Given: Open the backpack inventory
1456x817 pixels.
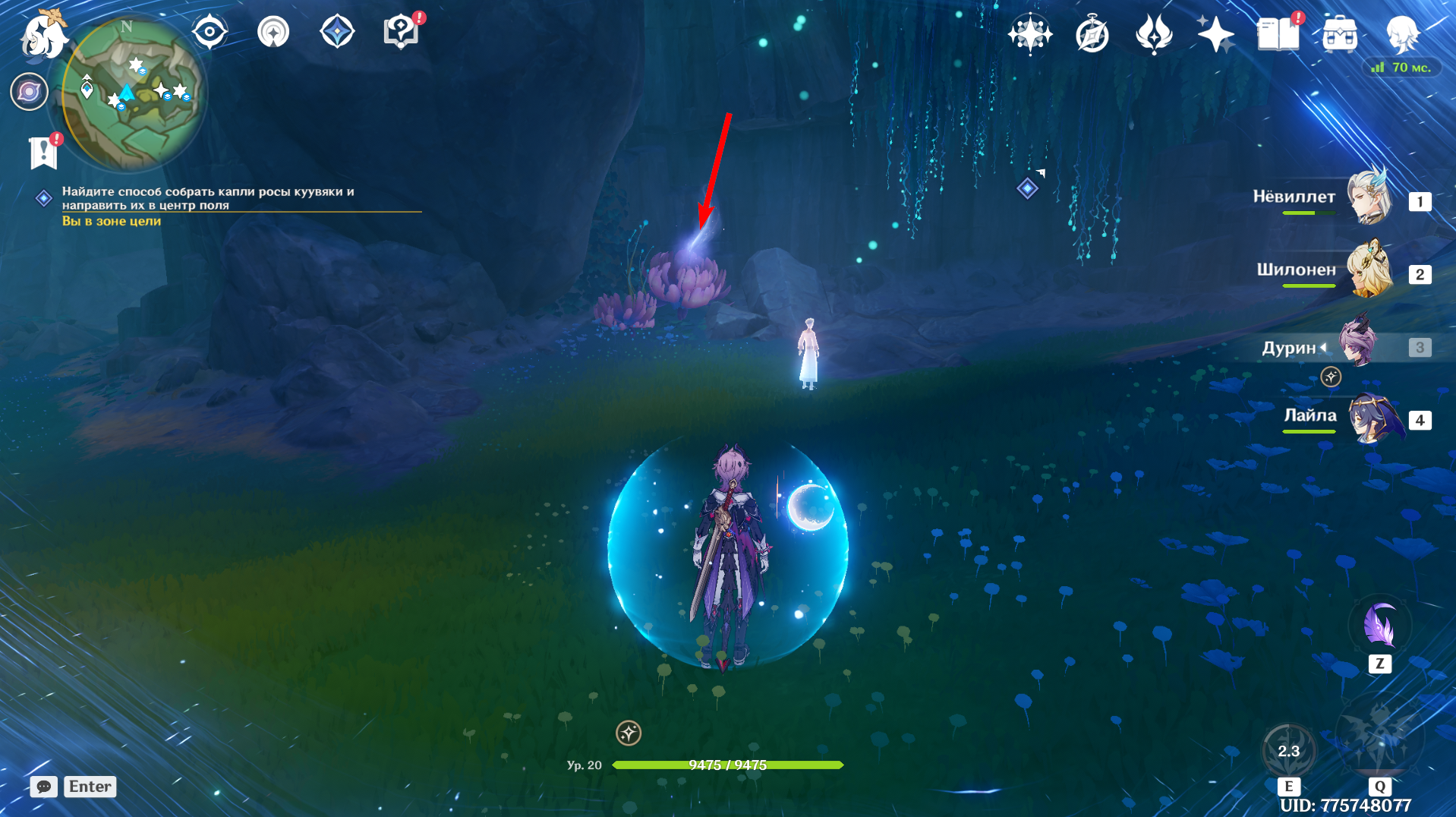Looking at the screenshot, I should (x=1339, y=34).
